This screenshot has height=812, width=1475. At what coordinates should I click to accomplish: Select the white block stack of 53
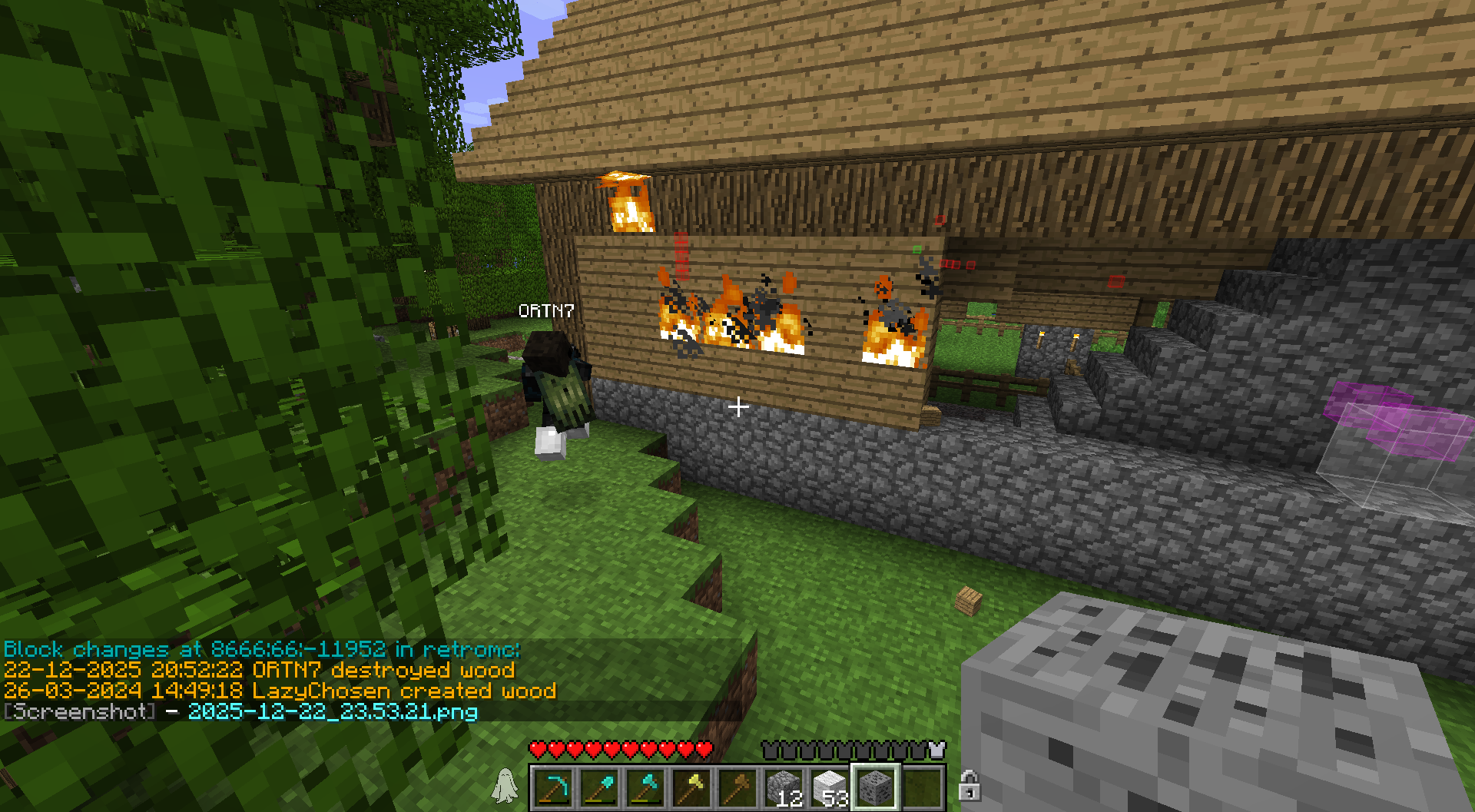(830, 788)
